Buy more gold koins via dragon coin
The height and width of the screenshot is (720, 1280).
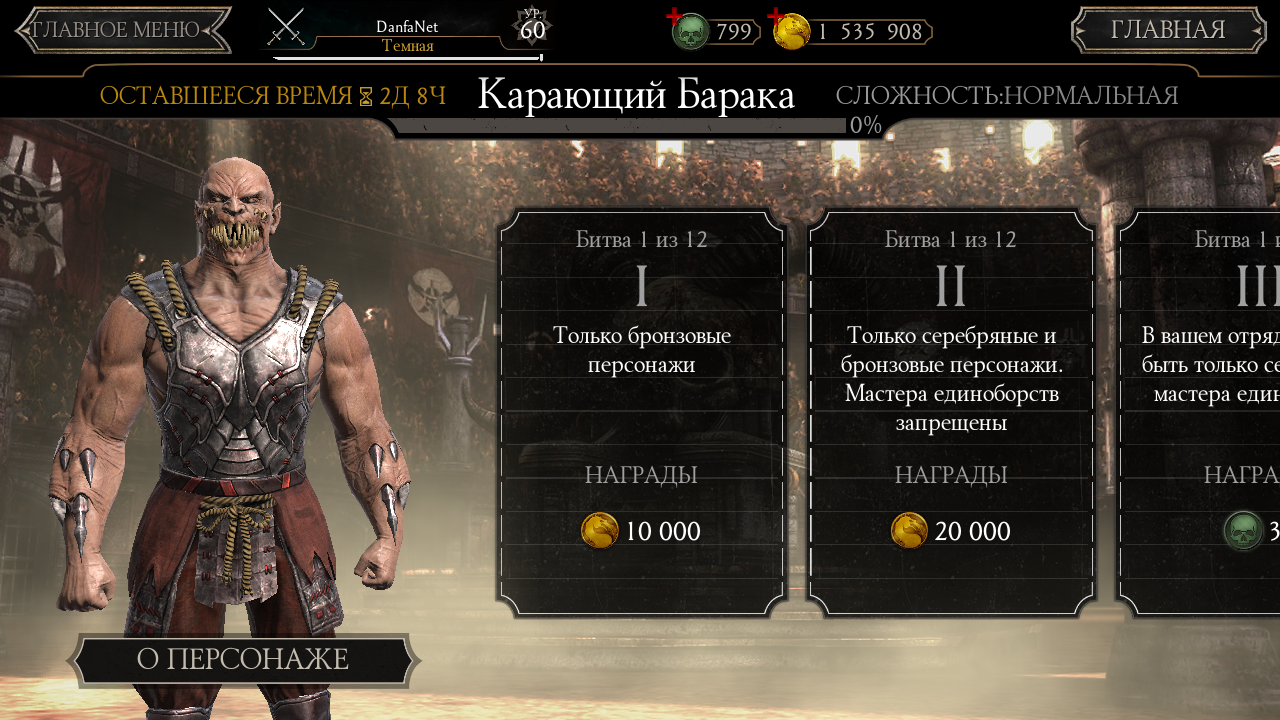[790, 31]
